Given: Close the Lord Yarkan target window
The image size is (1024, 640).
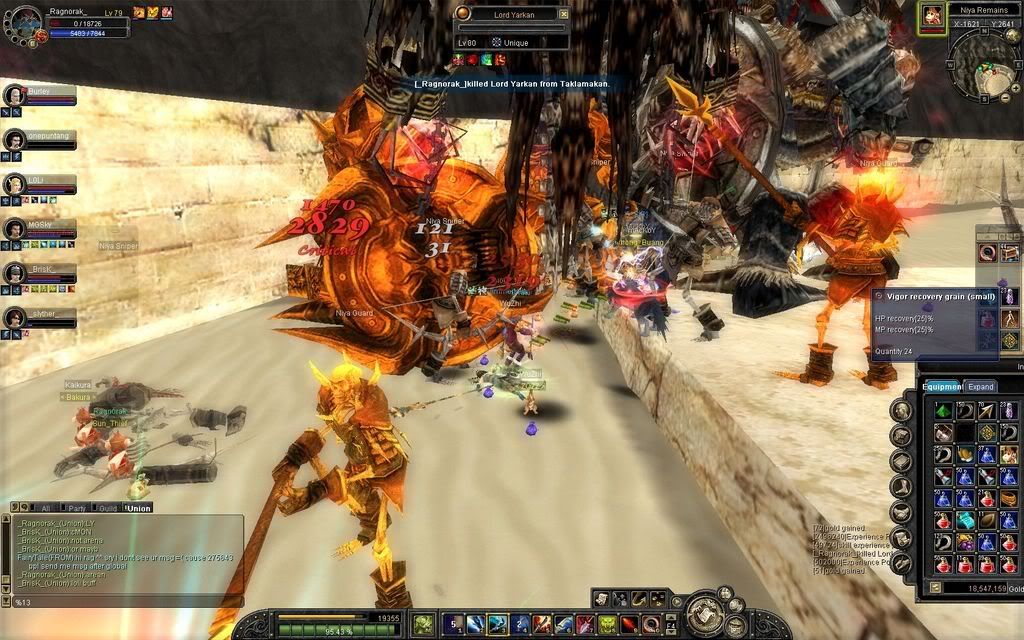Looking at the screenshot, I should pos(564,14).
